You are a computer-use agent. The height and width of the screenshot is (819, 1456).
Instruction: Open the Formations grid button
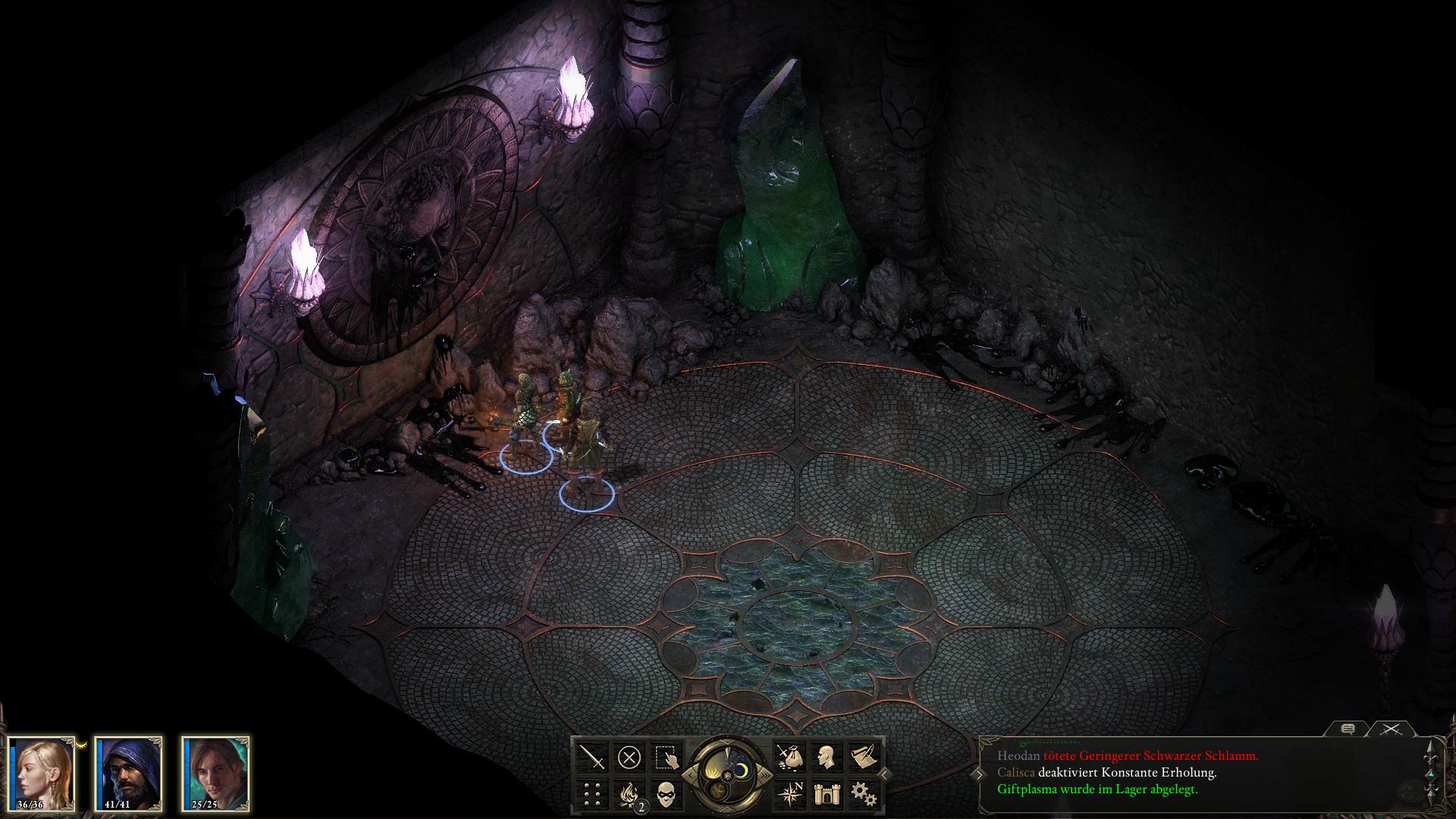point(591,794)
